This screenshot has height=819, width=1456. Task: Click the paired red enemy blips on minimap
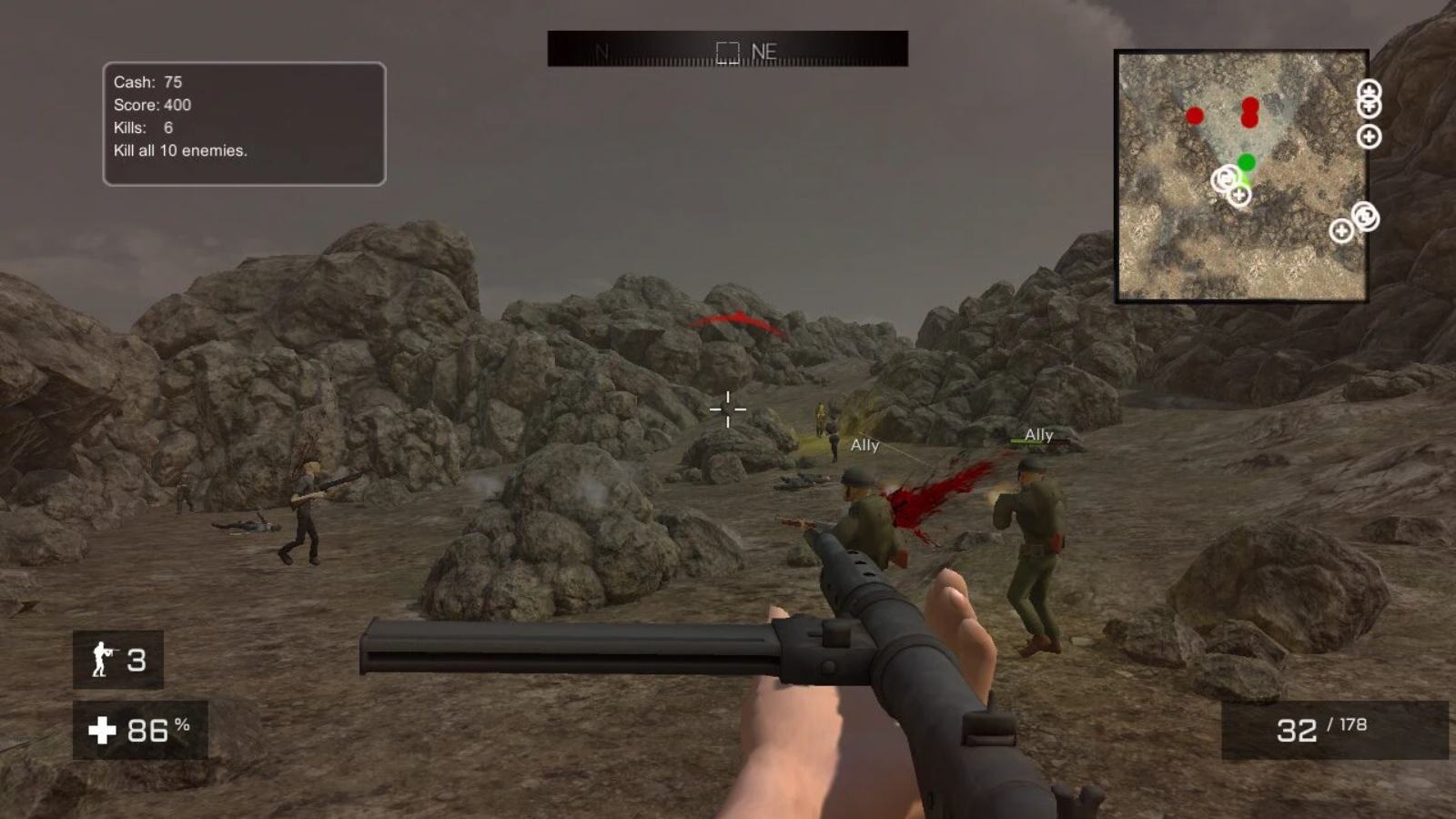click(1249, 111)
